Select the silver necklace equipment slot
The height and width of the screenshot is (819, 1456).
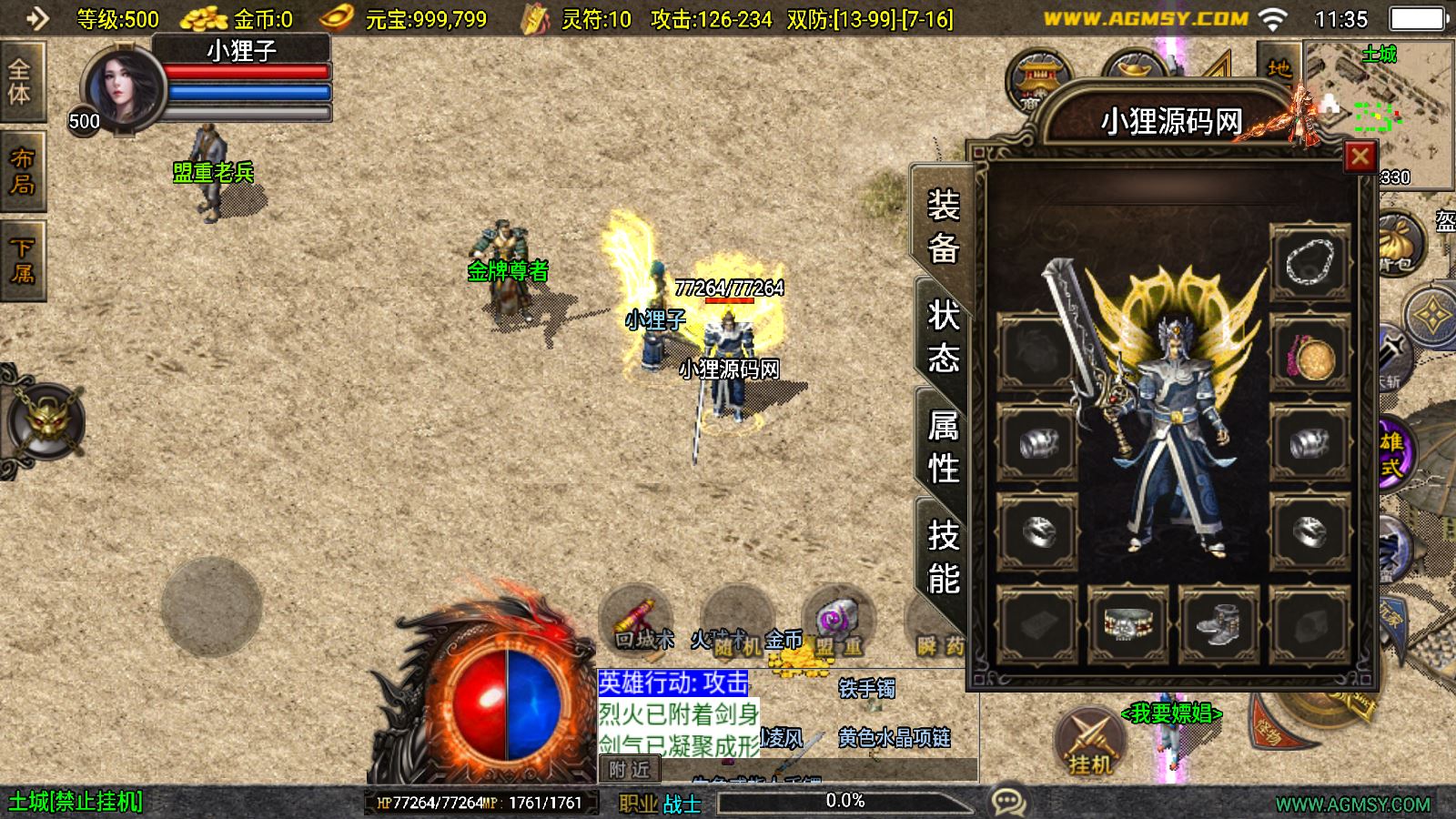click(1309, 263)
